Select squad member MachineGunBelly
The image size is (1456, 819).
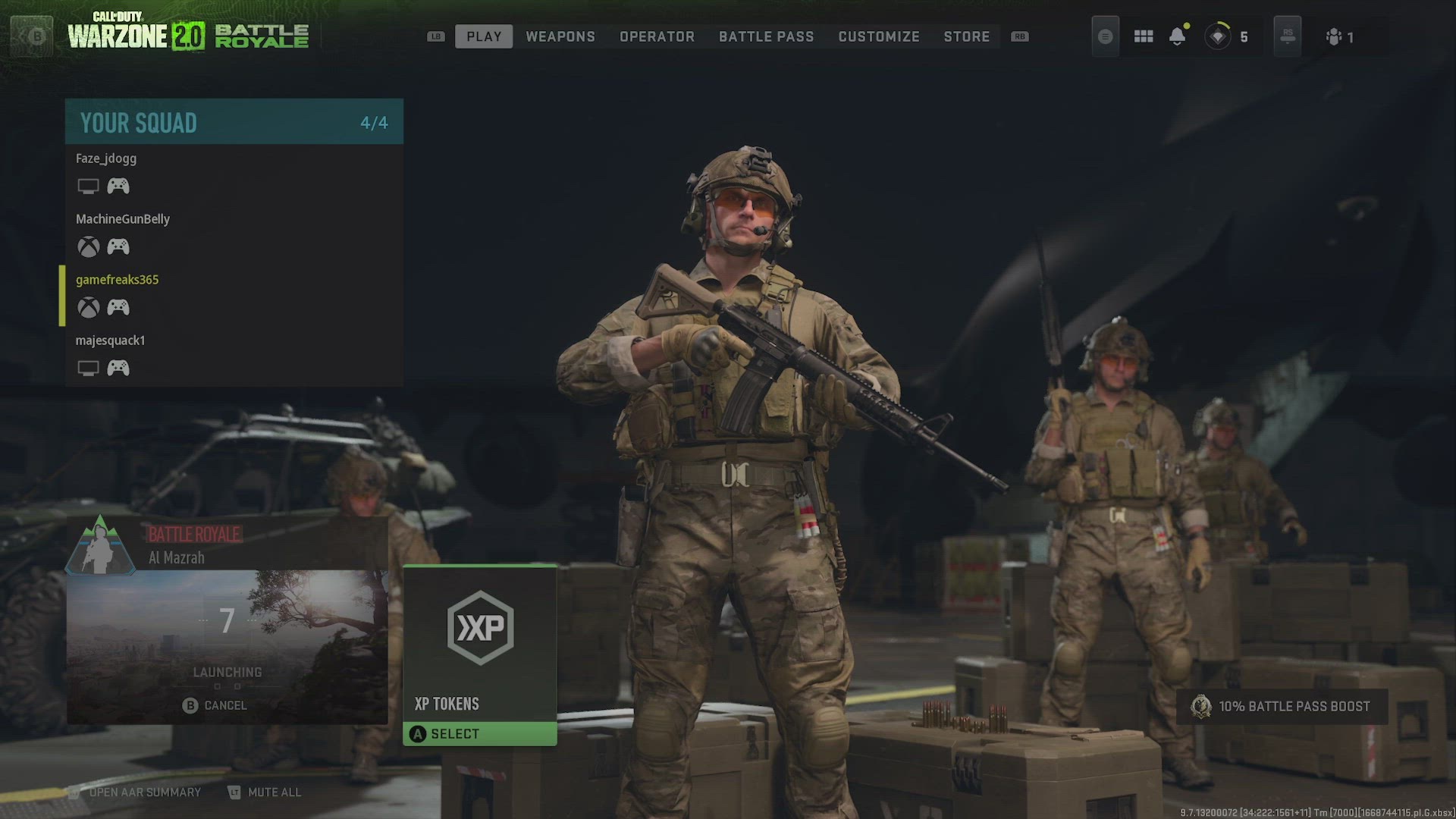click(x=123, y=219)
